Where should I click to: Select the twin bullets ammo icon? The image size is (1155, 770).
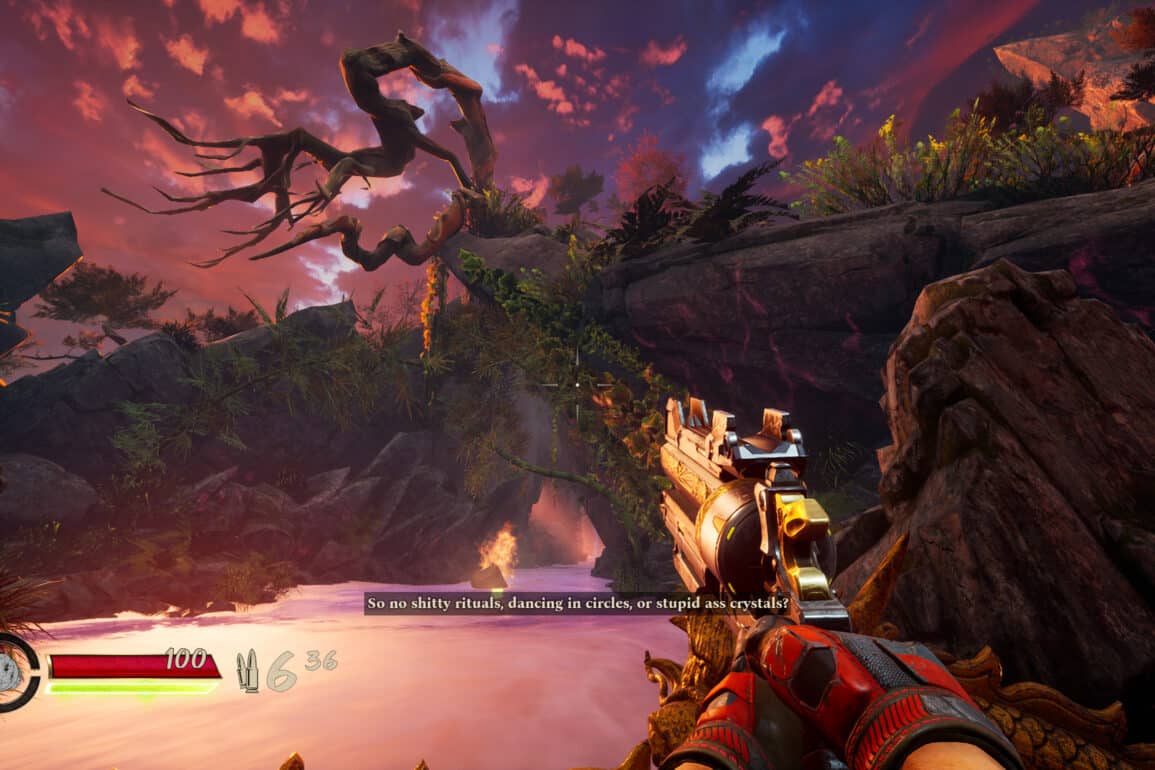(x=247, y=670)
